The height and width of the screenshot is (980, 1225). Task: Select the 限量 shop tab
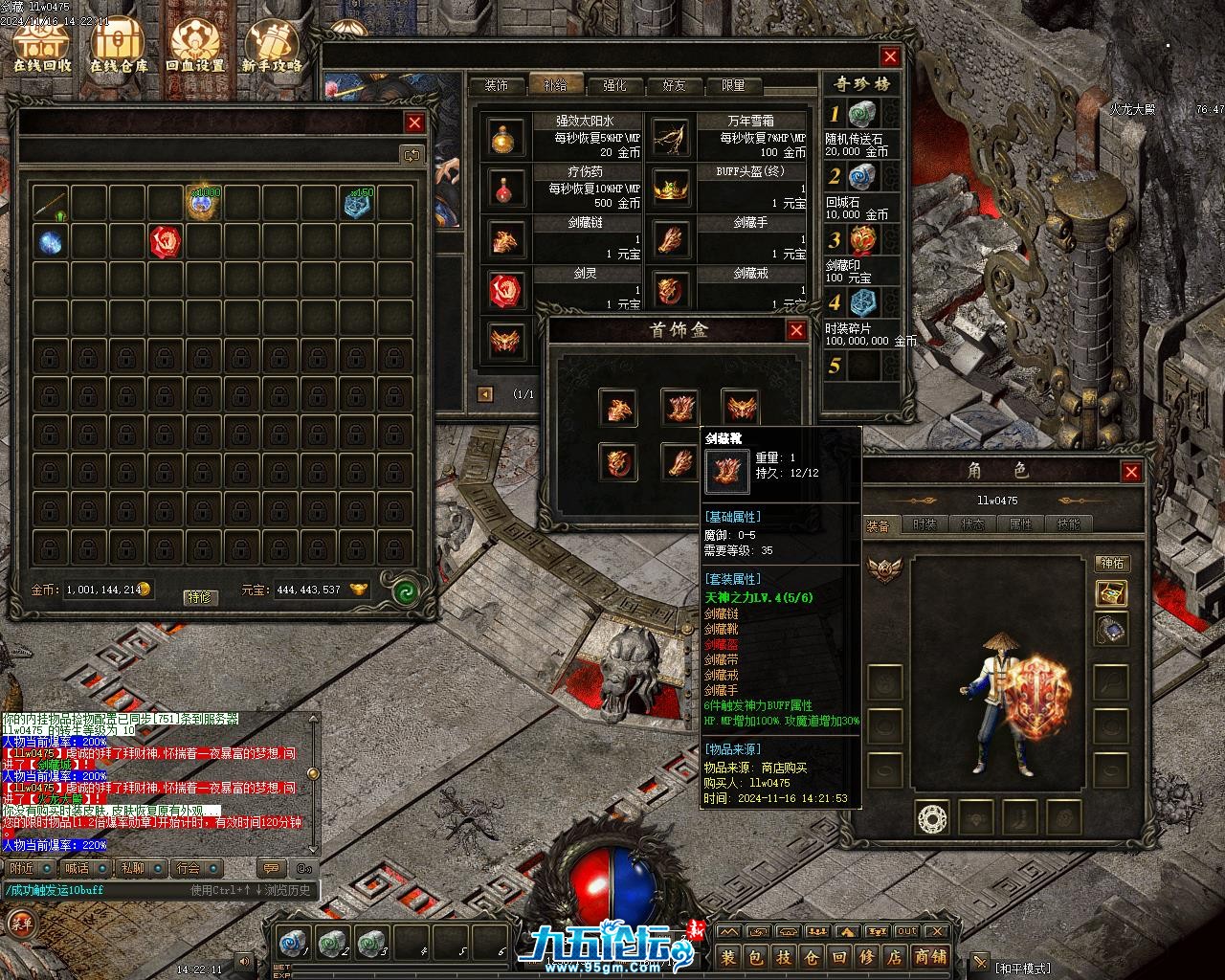point(733,85)
